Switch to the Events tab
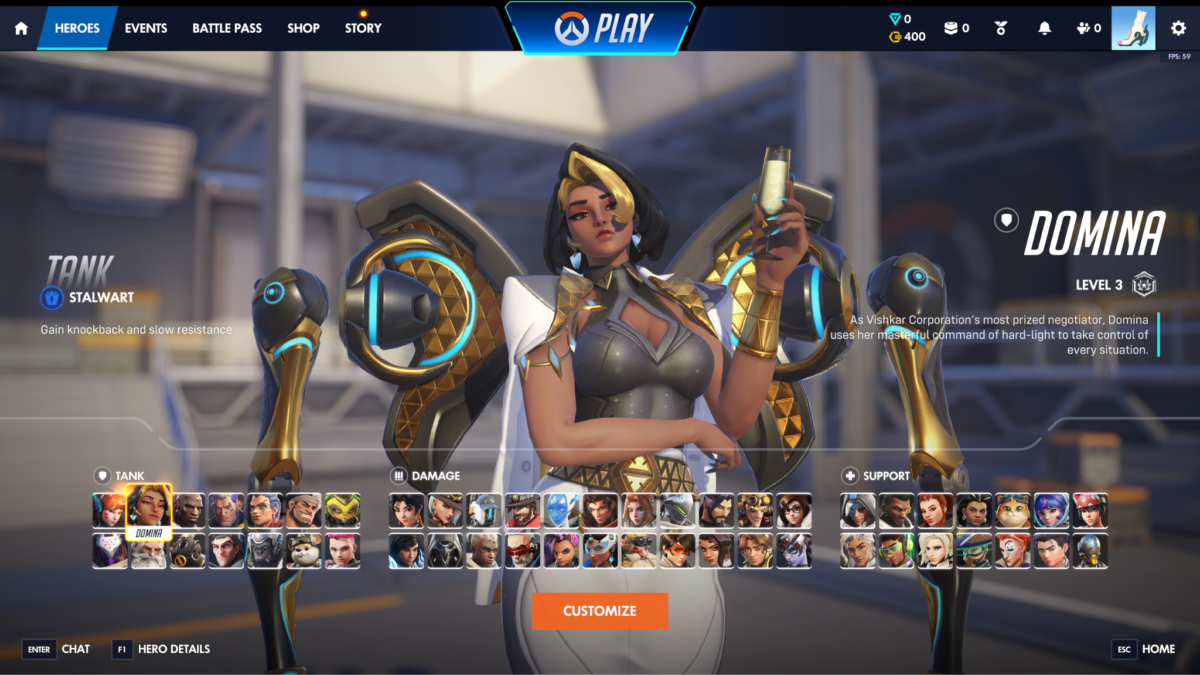The width and height of the screenshot is (1200, 675). [146, 28]
